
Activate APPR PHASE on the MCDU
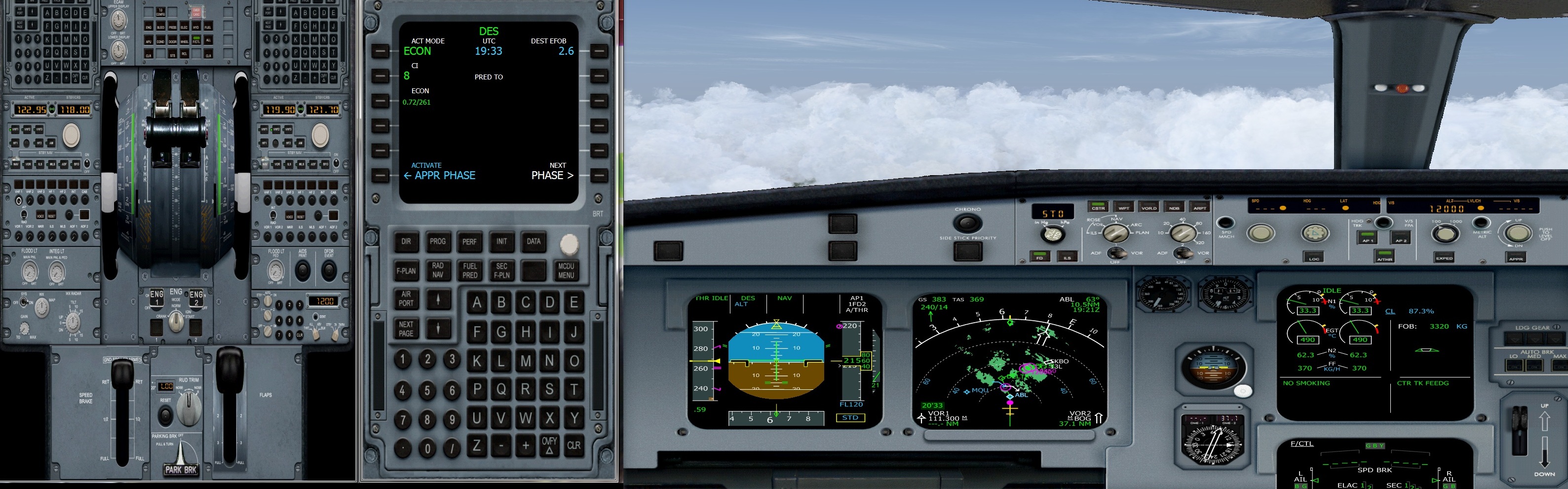coord(440,175)
